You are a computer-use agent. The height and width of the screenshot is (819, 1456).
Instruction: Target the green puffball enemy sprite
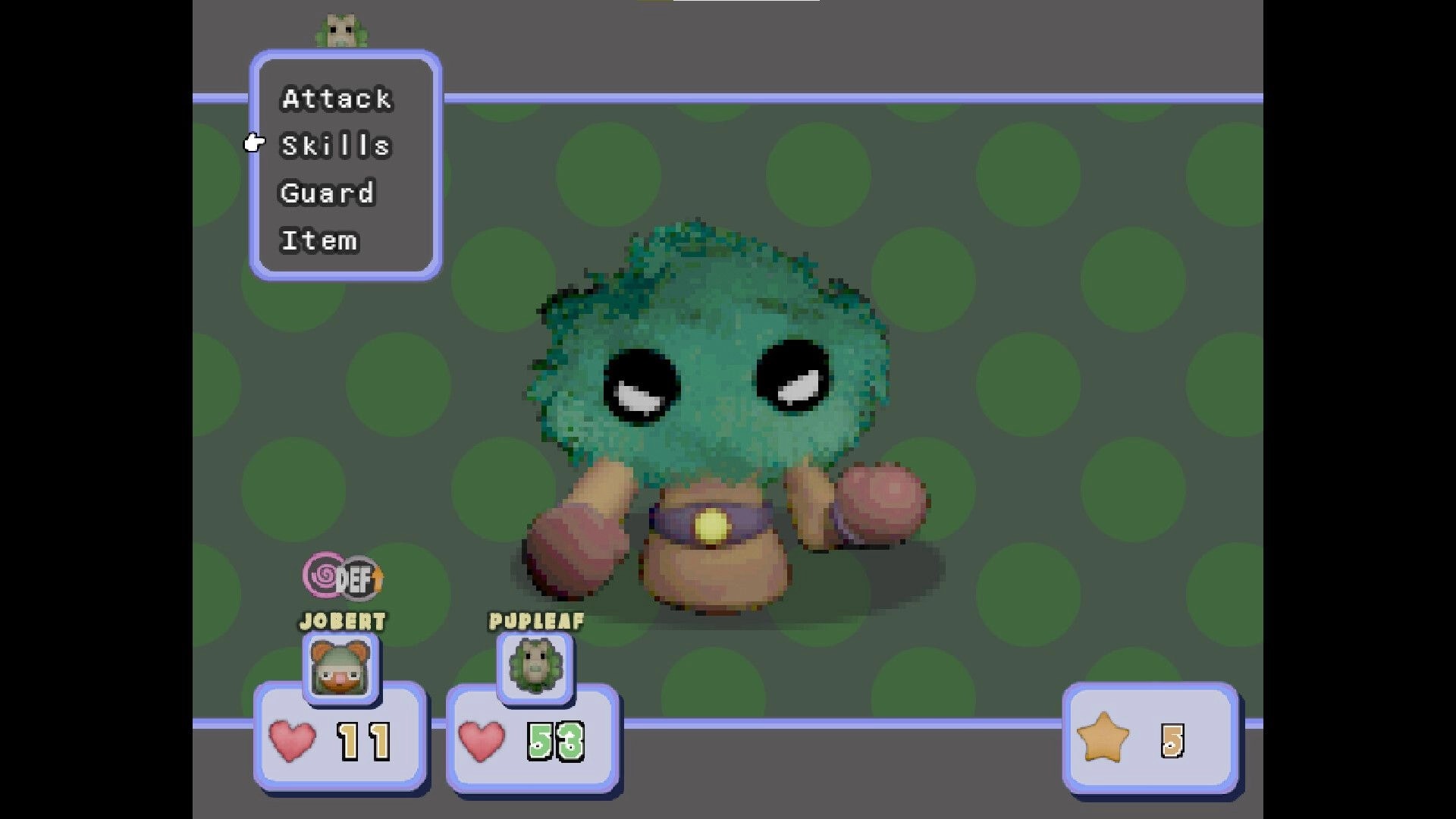click(x=713, y=394)
